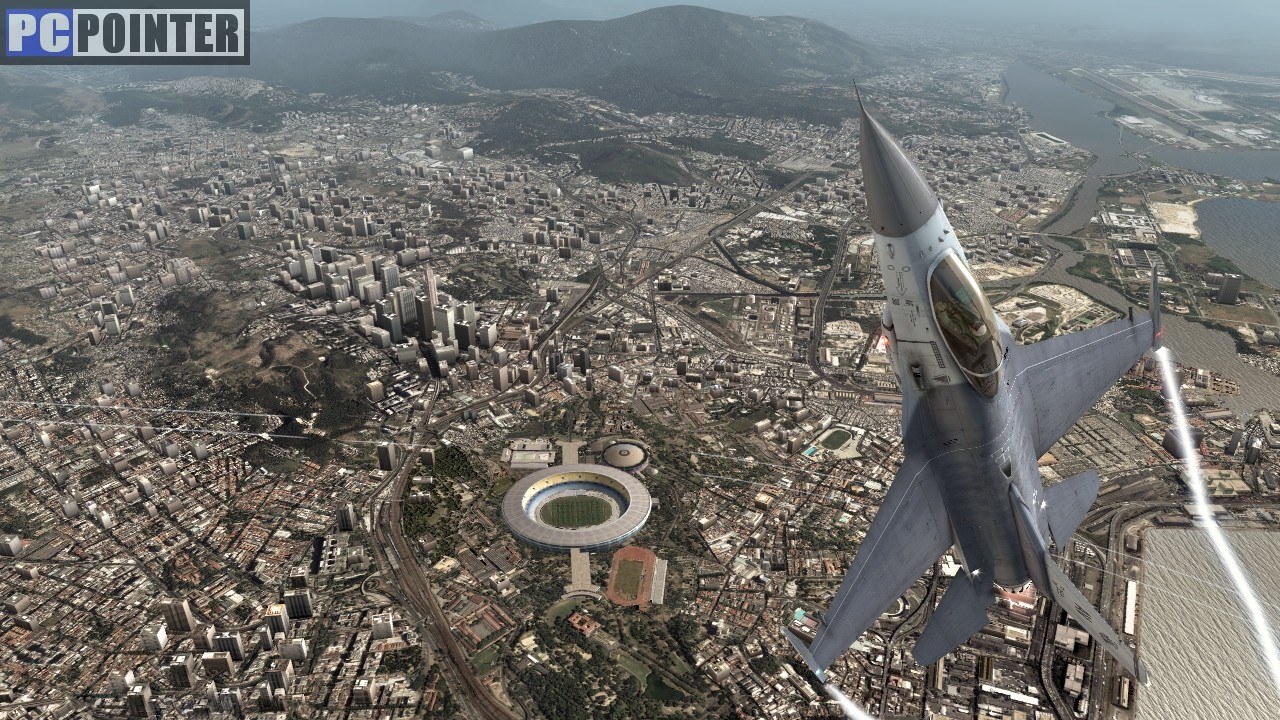Click the PC Pointer watermark logo

[x=125, y=32]
